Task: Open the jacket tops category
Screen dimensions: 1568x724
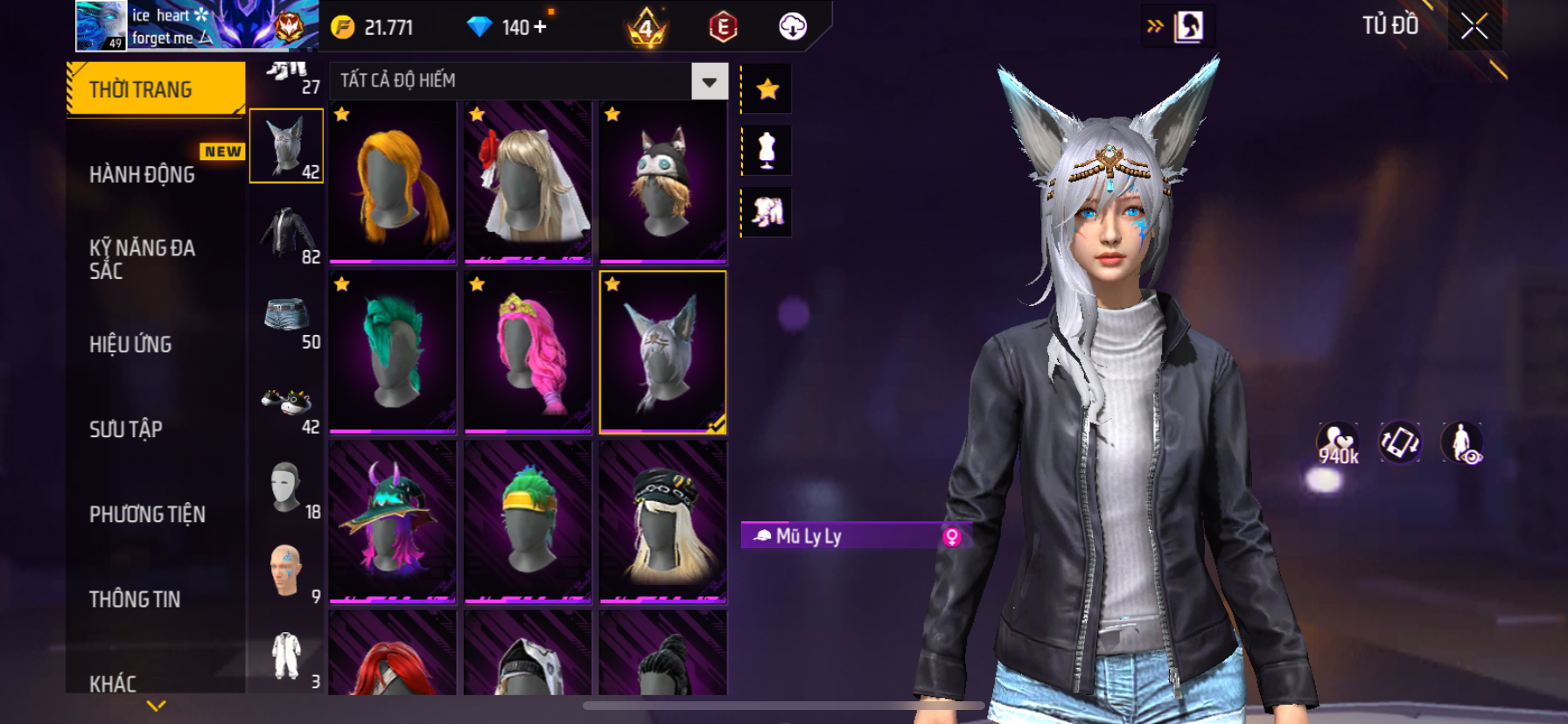Action: (287, 233)
